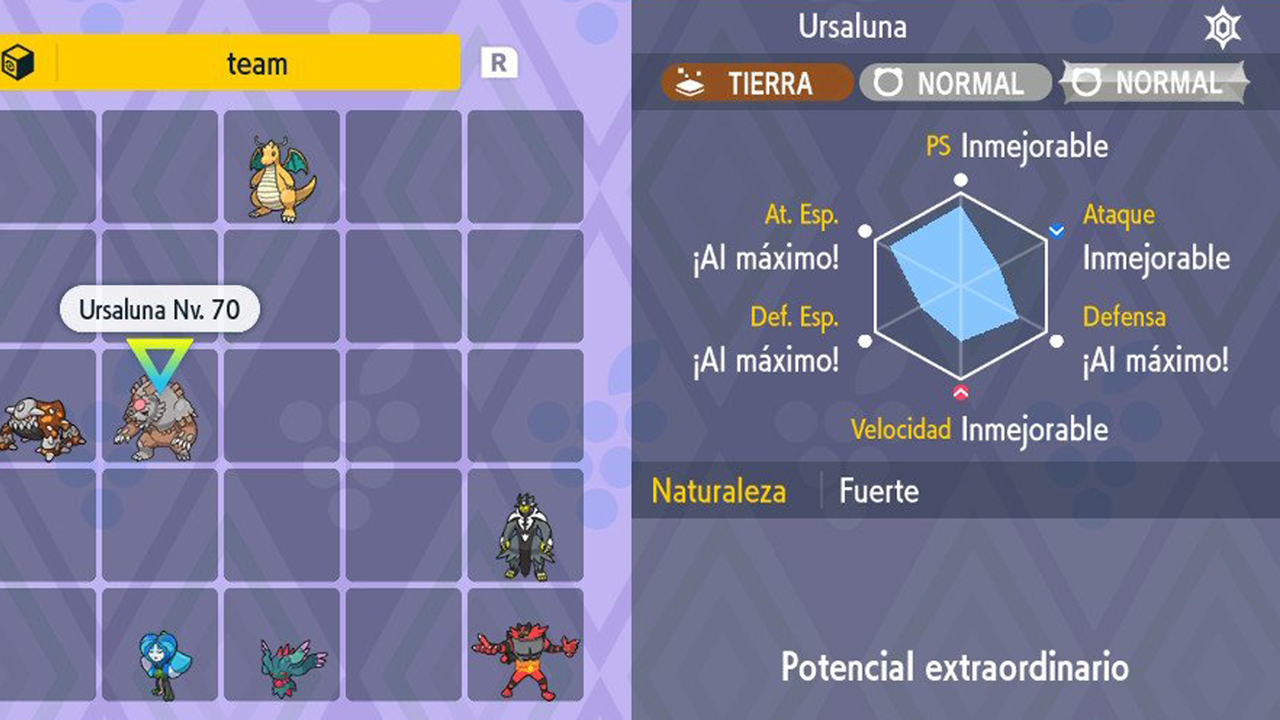Click the yellow team box name header
The width and height of the screenshot is (1280, 720).
point(257,63)
